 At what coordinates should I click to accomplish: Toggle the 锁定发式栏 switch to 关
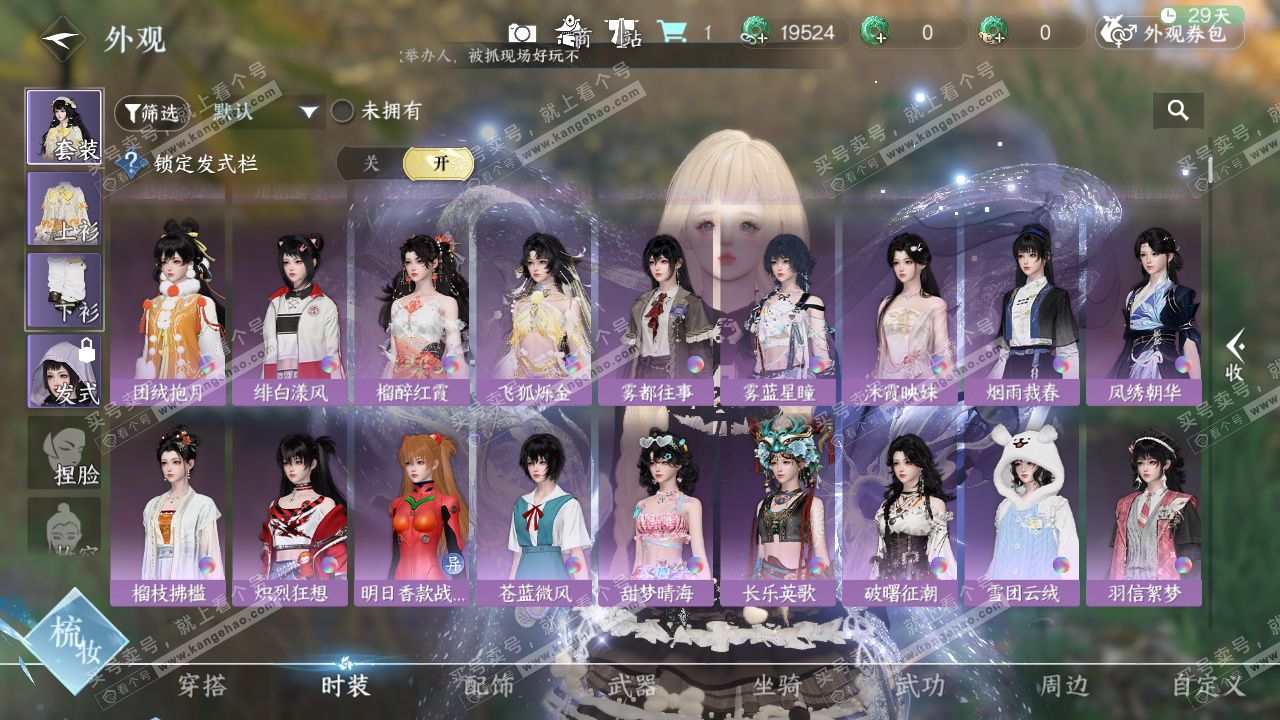[371, 164]
